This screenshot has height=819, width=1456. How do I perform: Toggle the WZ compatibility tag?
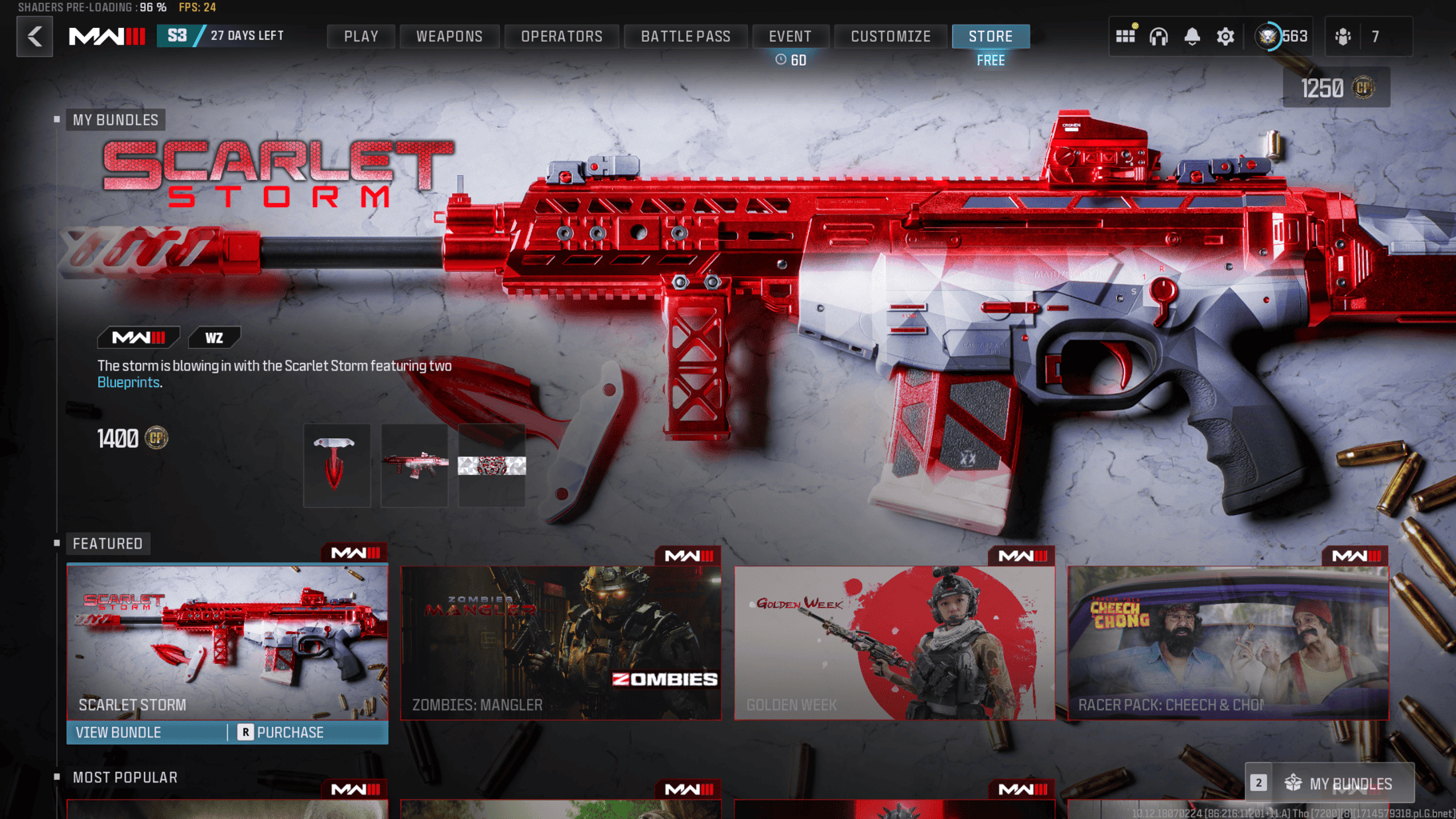(x=214, y=337)
